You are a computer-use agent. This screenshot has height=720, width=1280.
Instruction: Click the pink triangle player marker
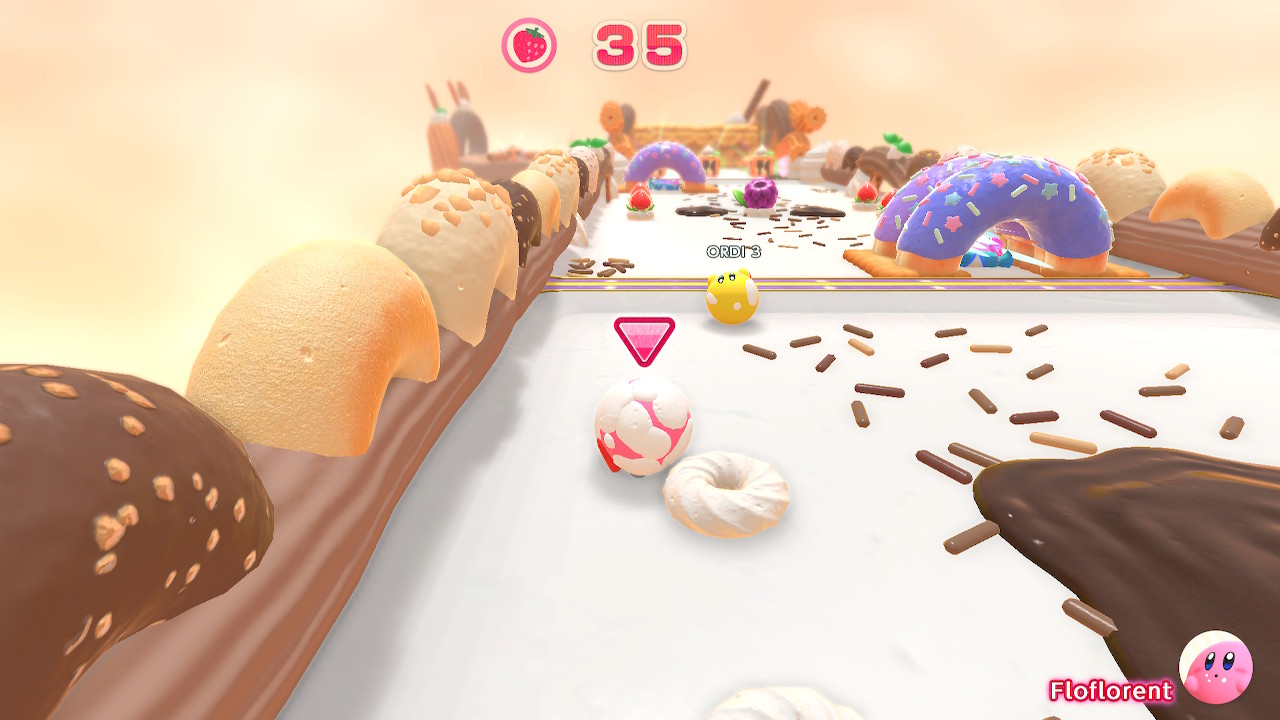coord(643,339)
